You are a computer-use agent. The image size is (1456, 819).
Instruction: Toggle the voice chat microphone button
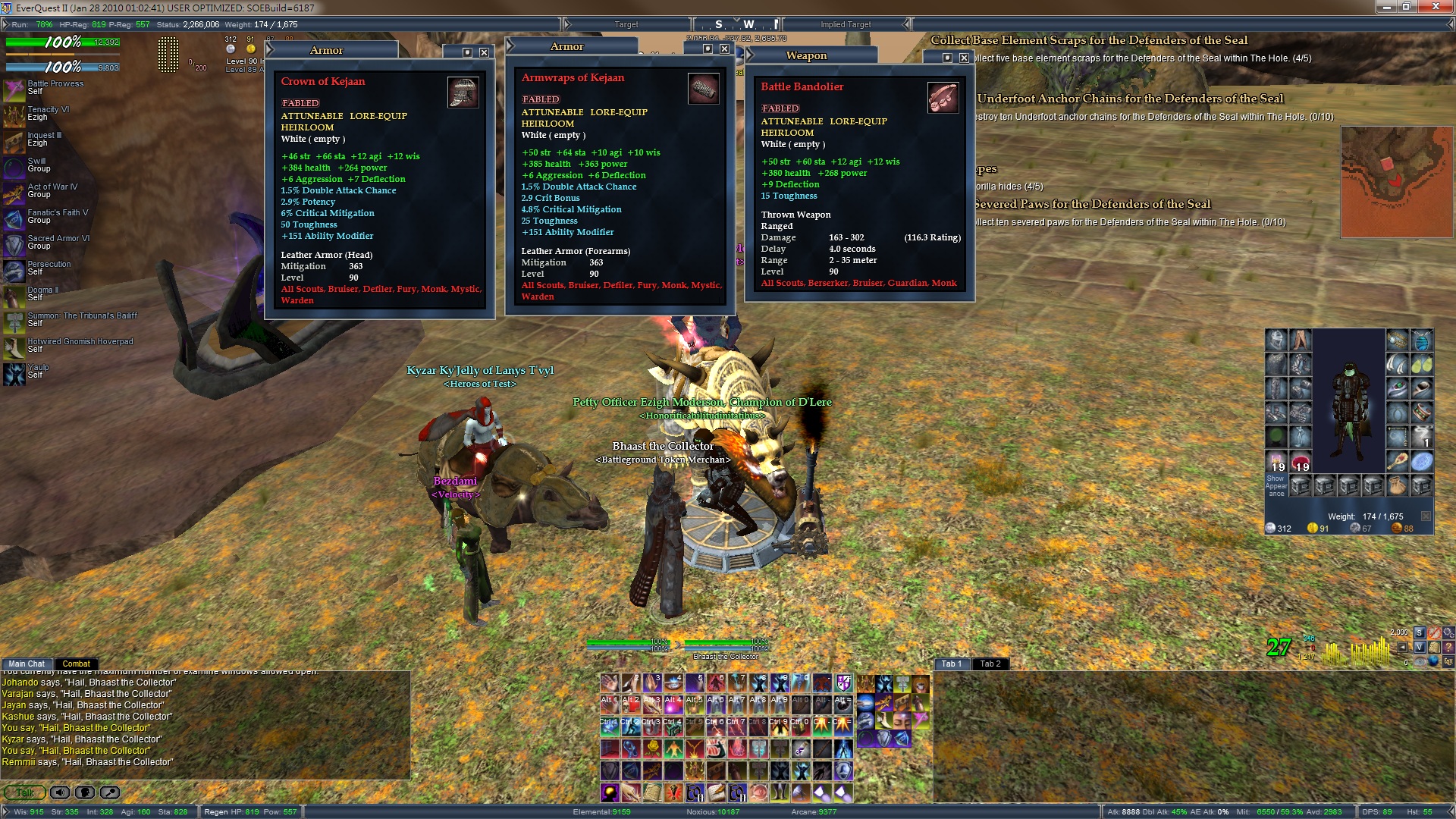[85, 792]
